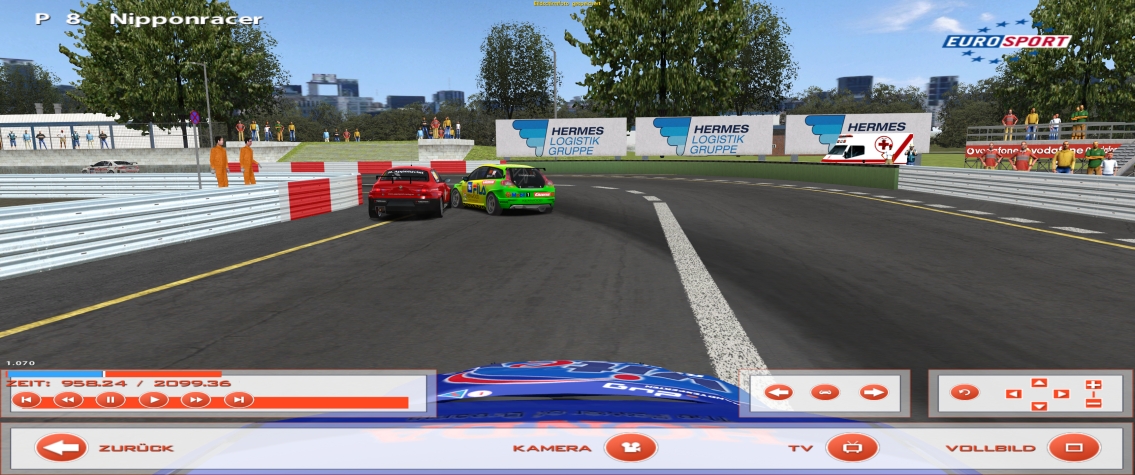This screenshot has width=1135, height=475.
Task: Open the Kamera camera options
Action: (631, 447)
